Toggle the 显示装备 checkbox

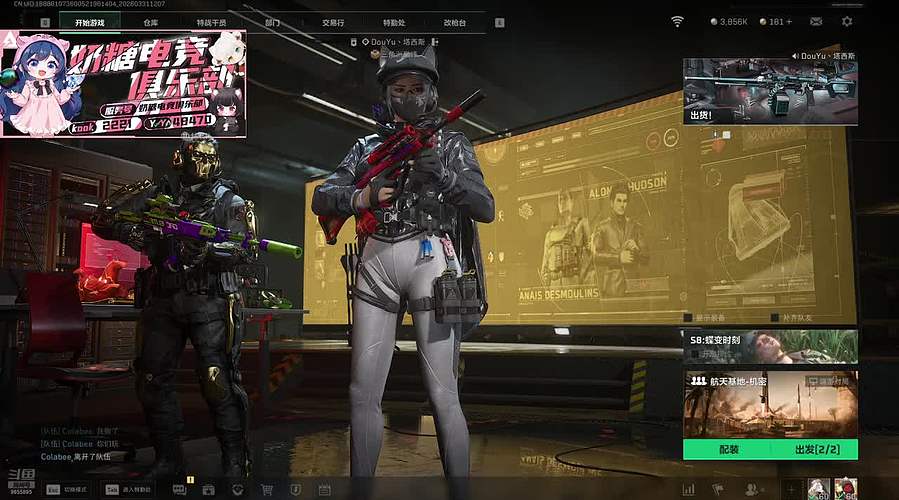[687, 318]
